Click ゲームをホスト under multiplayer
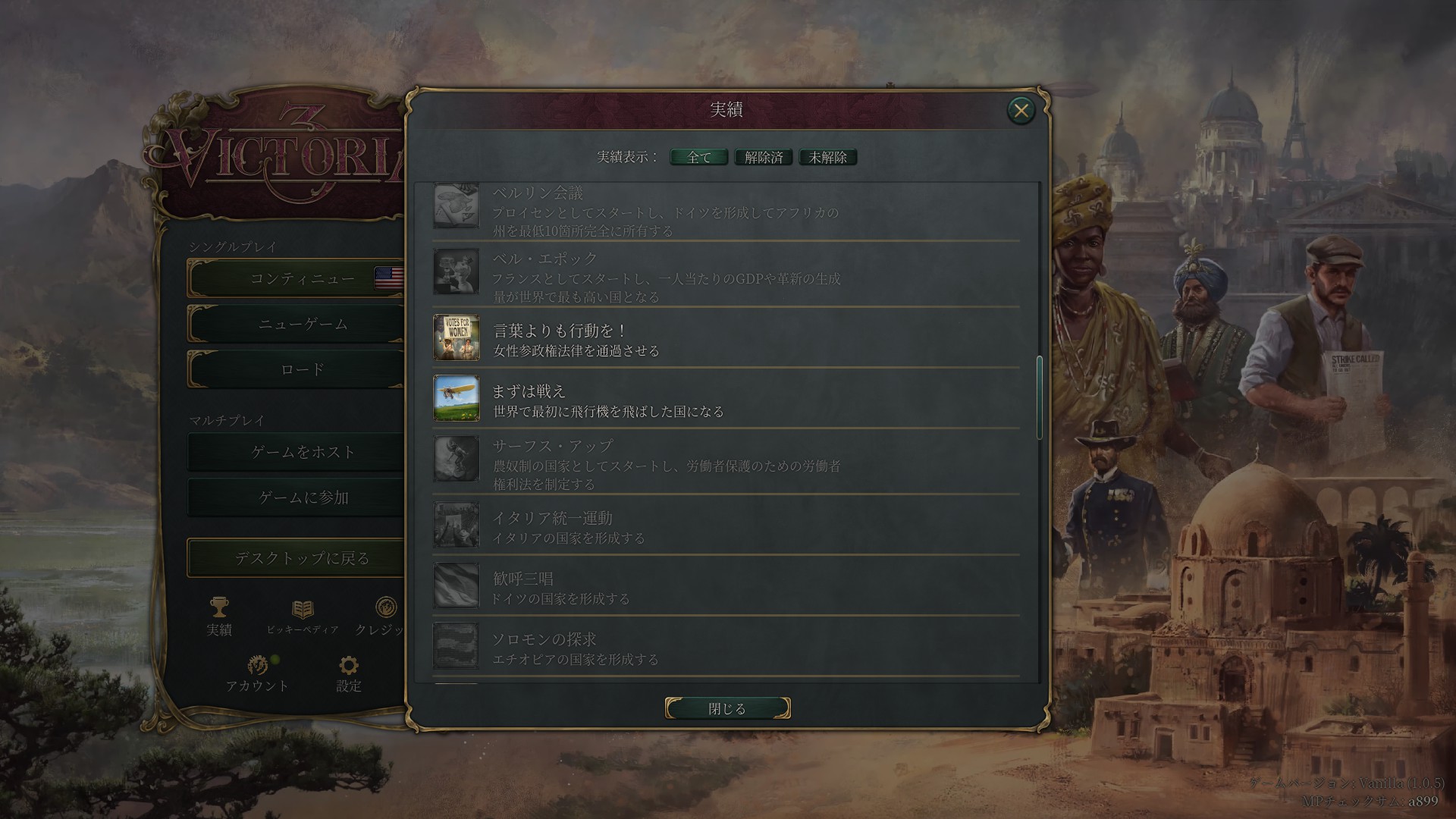 [x=303, y=452]
